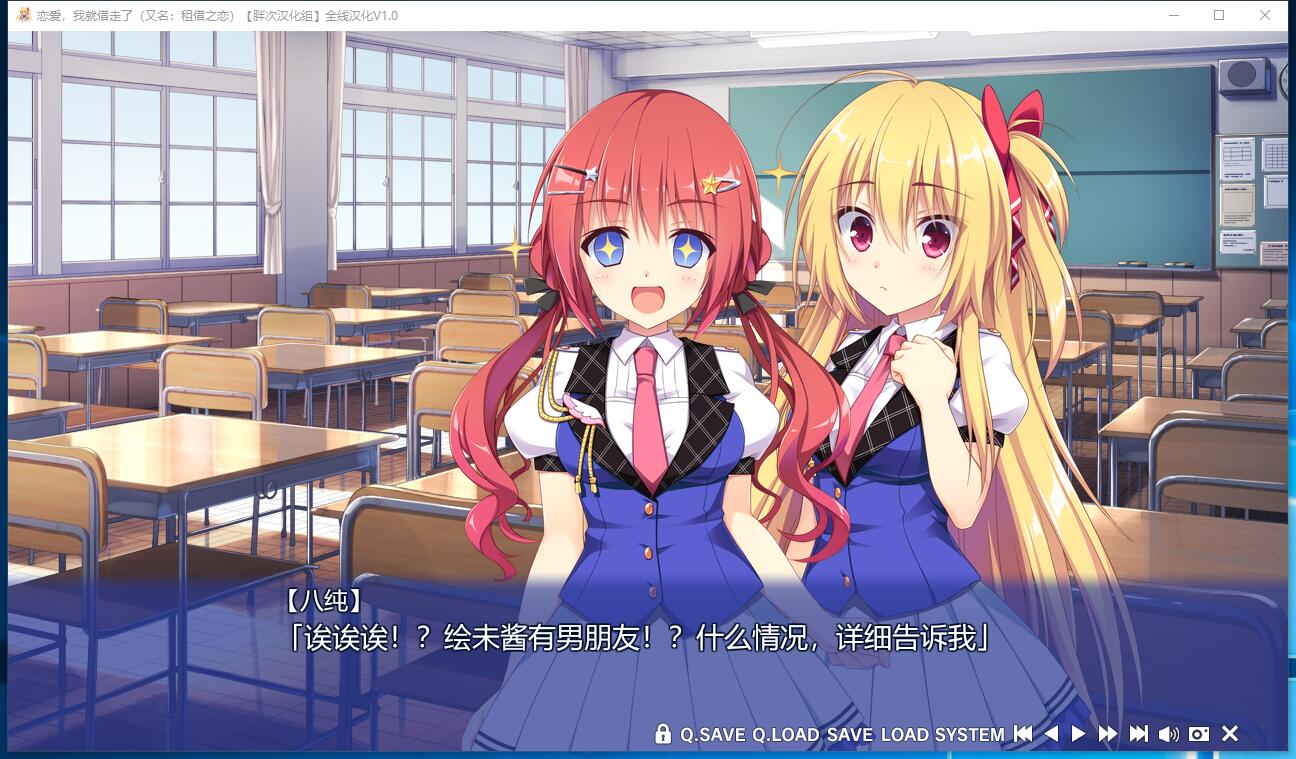Start auto-play with the play triangle
The image size is (1296, 759).
point(1078,734)
